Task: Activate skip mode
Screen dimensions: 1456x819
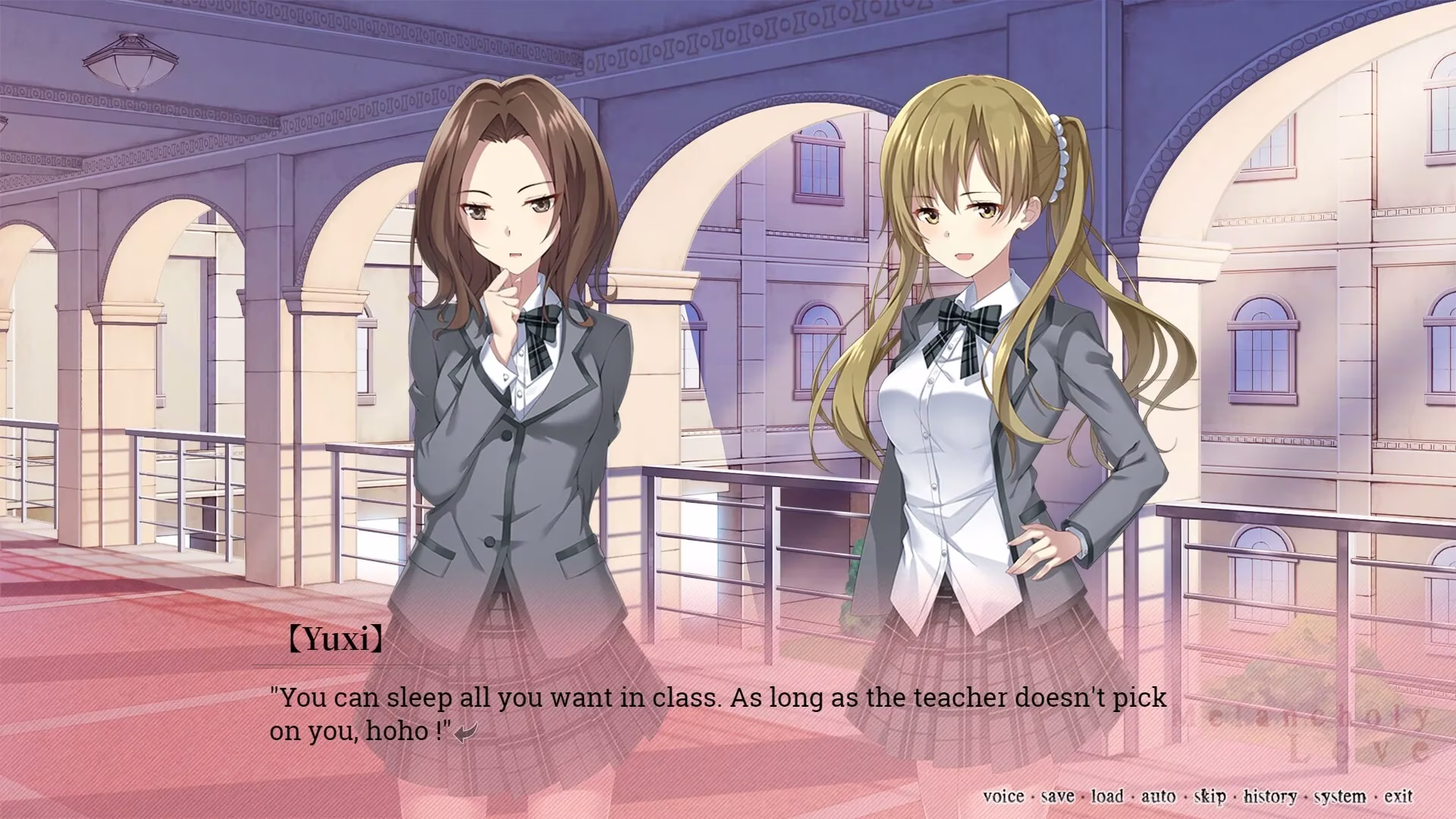Action: (x=1210, y=796)
